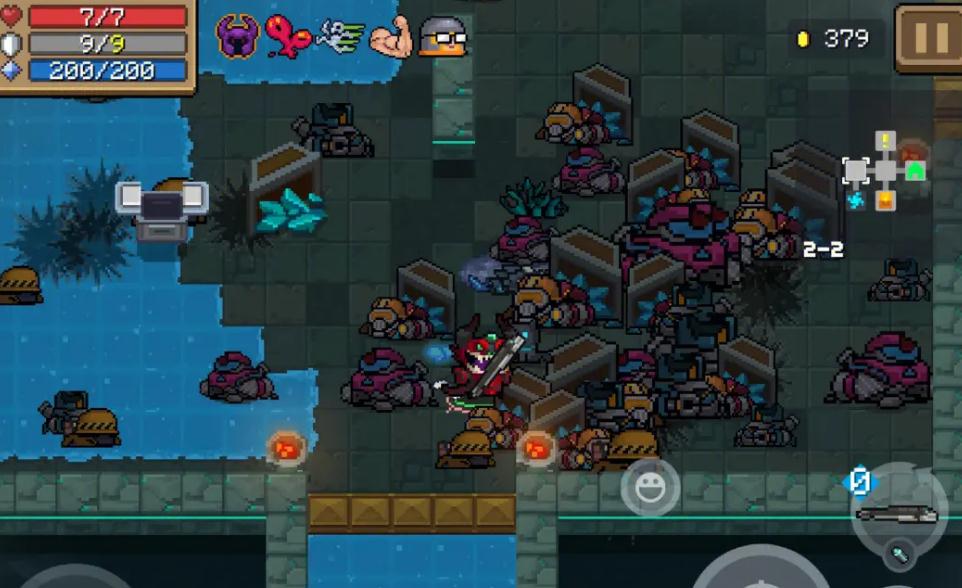Inspect the running skeleton speed buff
Image resolution: width=962 pixels, height=588 pixels.
(x=340, y=36)
